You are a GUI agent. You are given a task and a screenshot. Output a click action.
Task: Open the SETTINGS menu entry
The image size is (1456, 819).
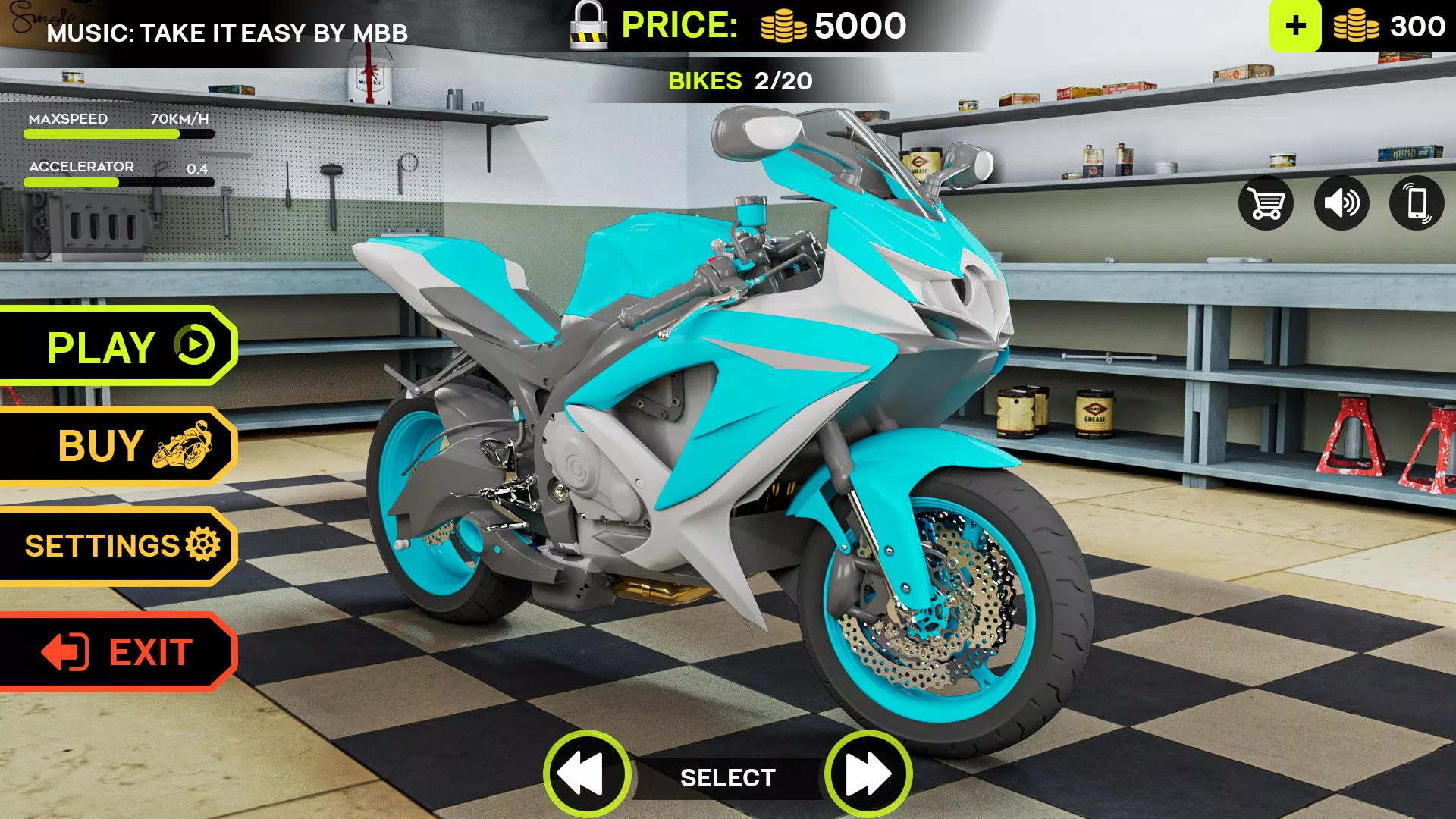102,546
